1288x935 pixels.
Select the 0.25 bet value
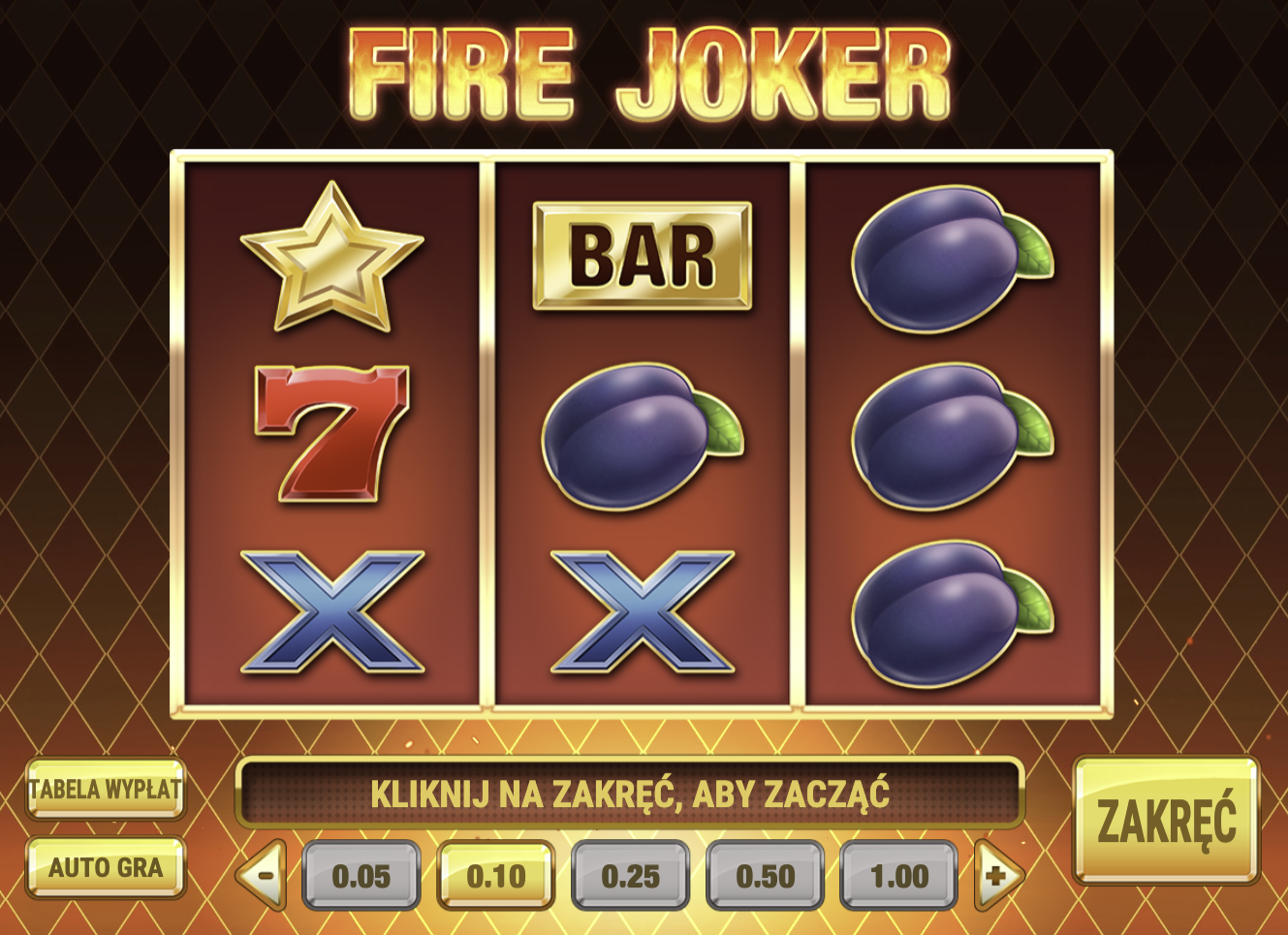(630, 875)
